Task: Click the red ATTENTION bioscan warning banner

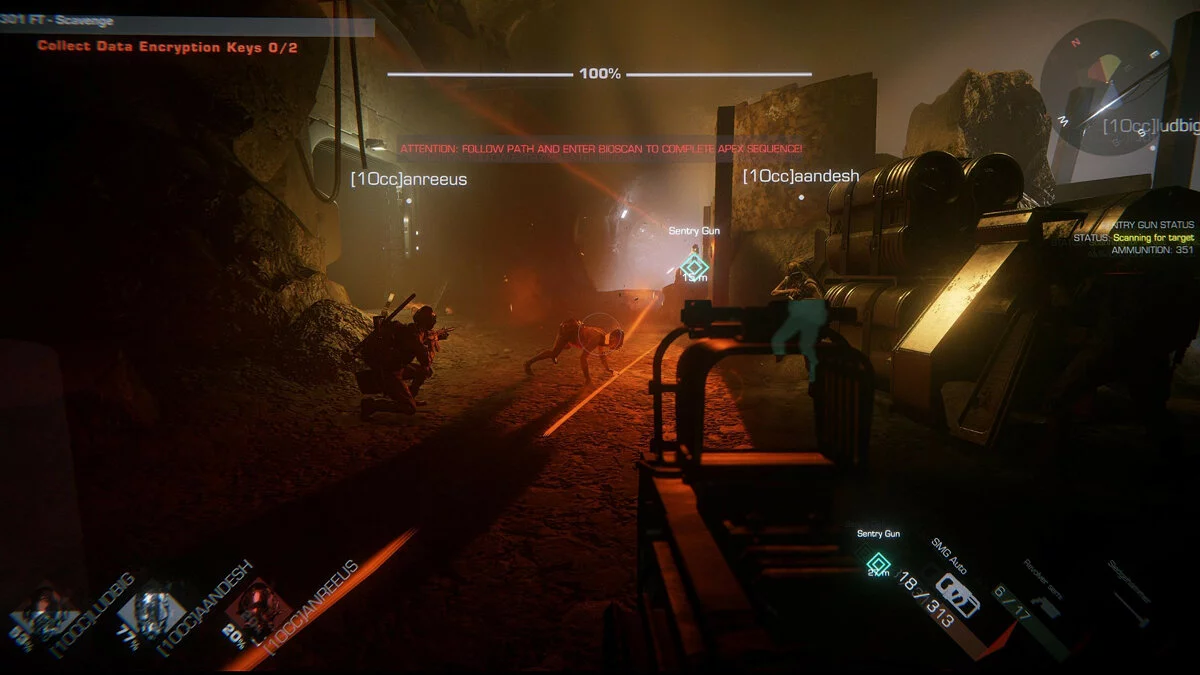Action: click(x=601, y=149)
